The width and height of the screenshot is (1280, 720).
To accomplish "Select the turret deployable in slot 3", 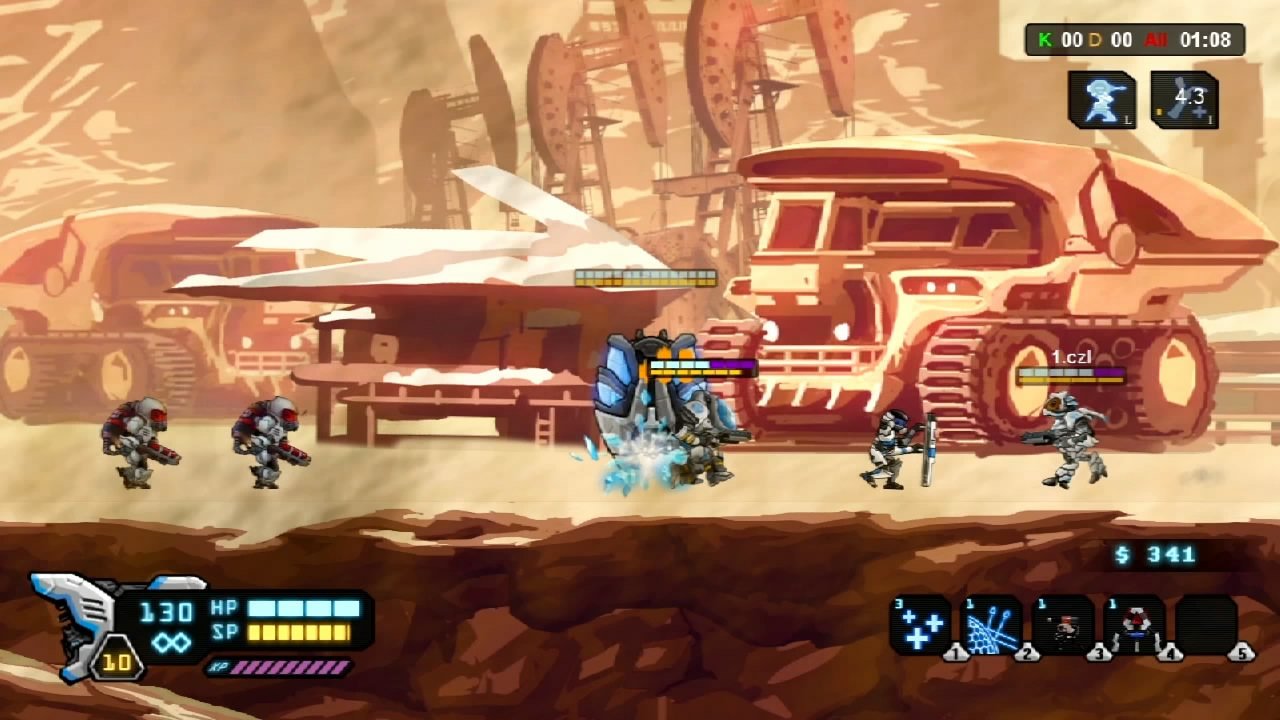I will pyautogui.click(x=1066, y=625).
